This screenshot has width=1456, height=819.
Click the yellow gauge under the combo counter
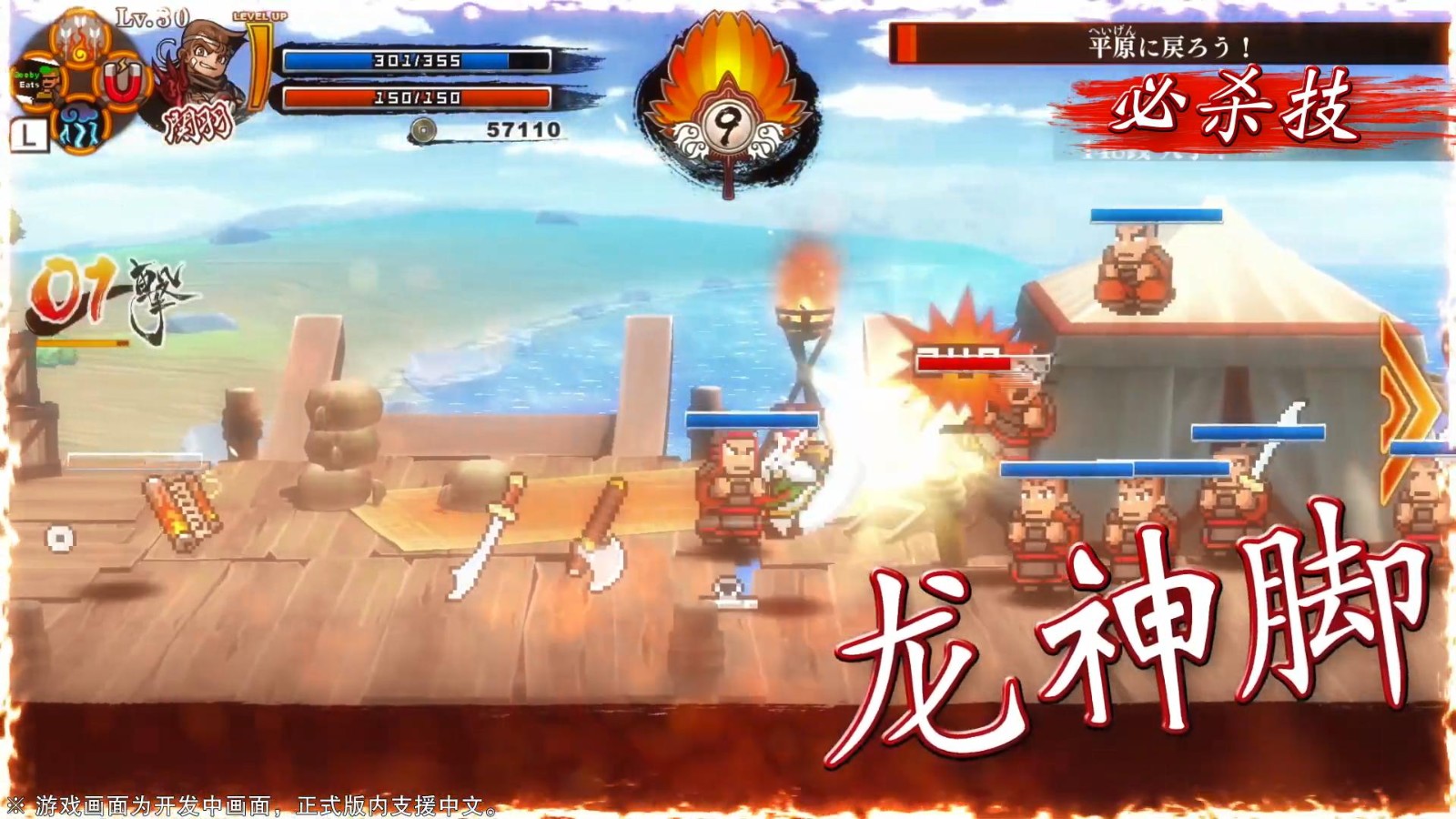(84, 343)
